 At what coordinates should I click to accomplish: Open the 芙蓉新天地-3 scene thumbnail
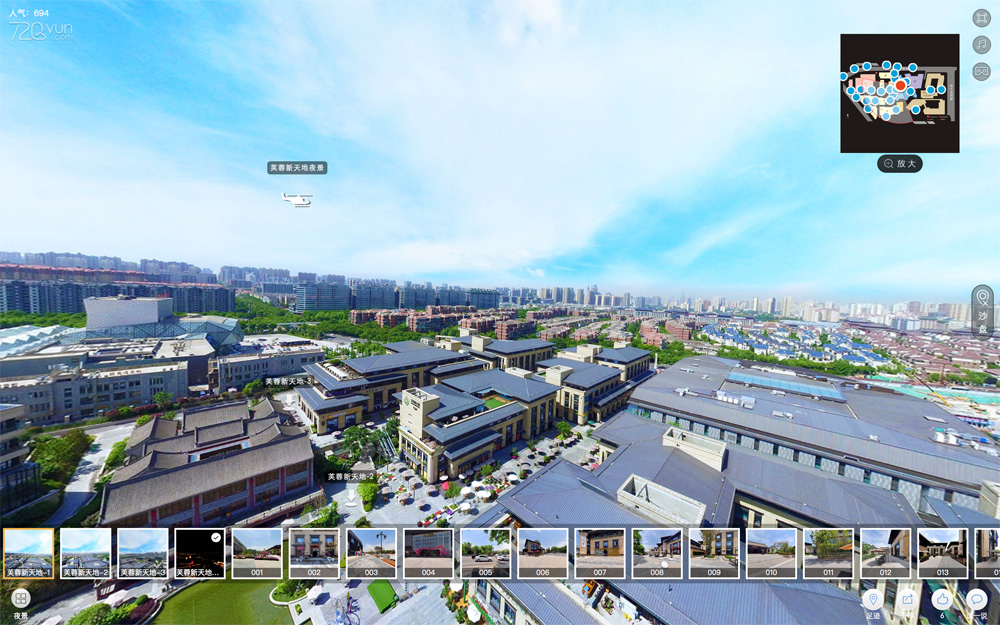pos(142,553)
